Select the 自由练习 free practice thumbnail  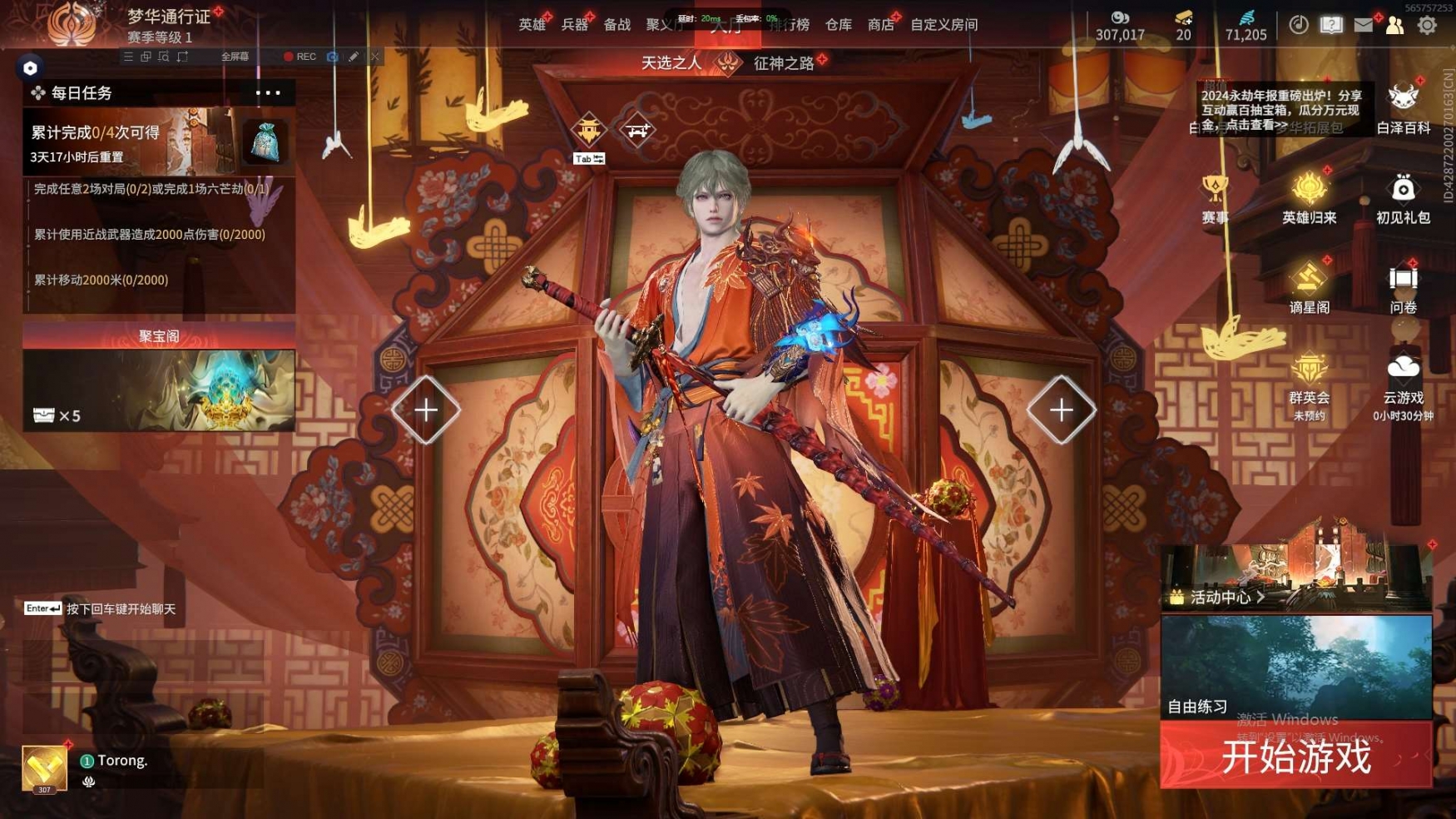1295,667
